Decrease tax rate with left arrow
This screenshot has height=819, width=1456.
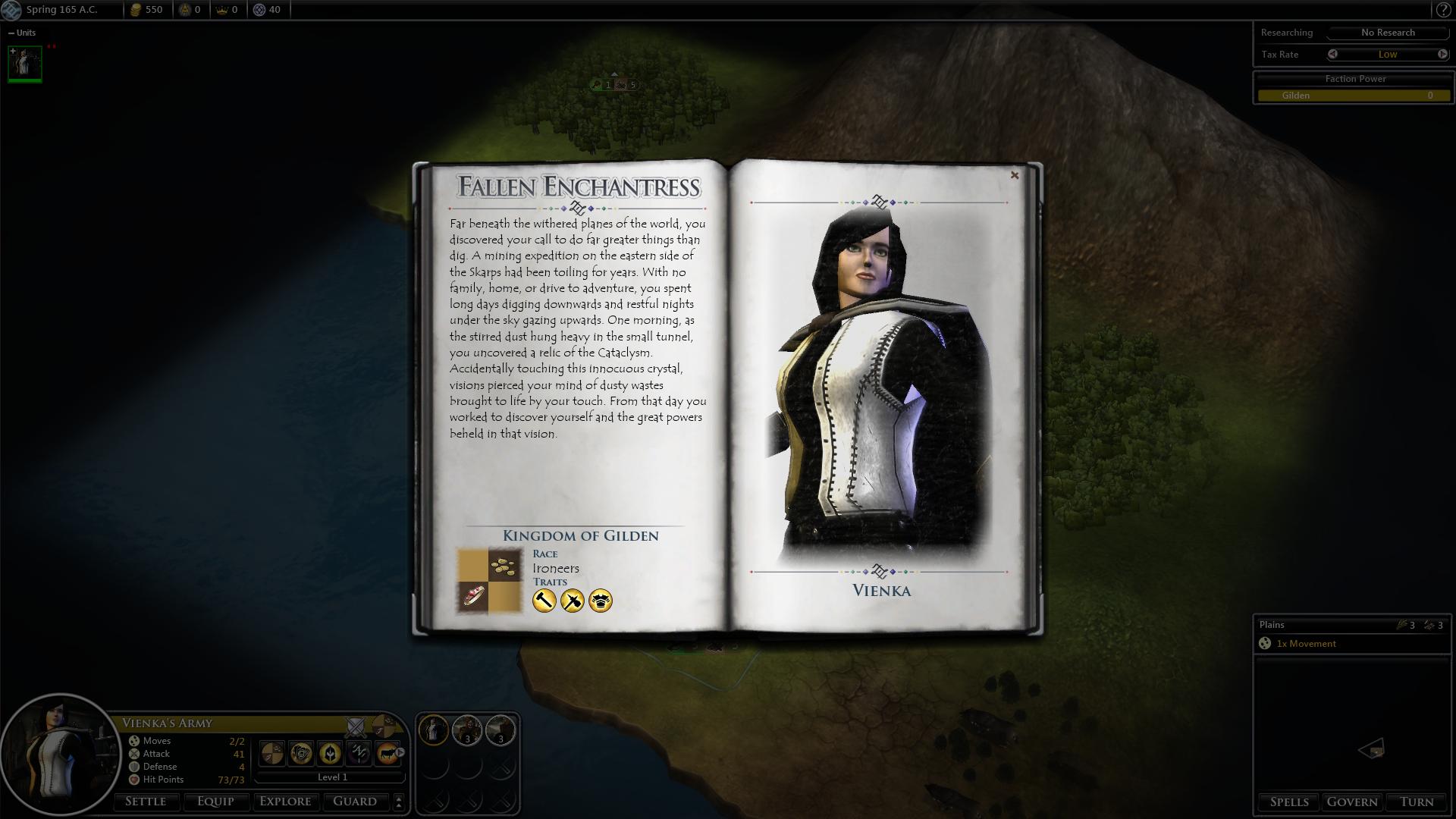tap(1332, 54)
